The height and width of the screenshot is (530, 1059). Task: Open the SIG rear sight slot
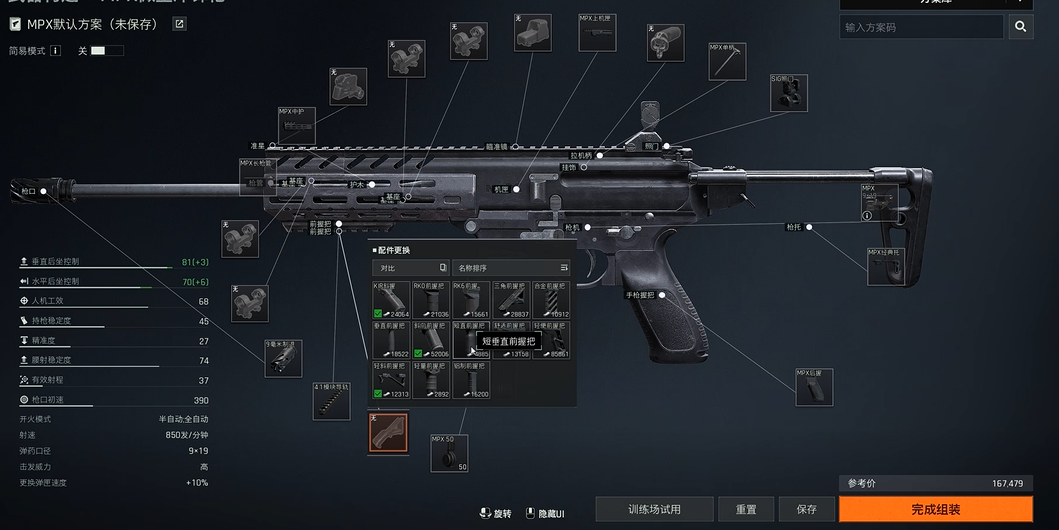click(x=788, y=92)
